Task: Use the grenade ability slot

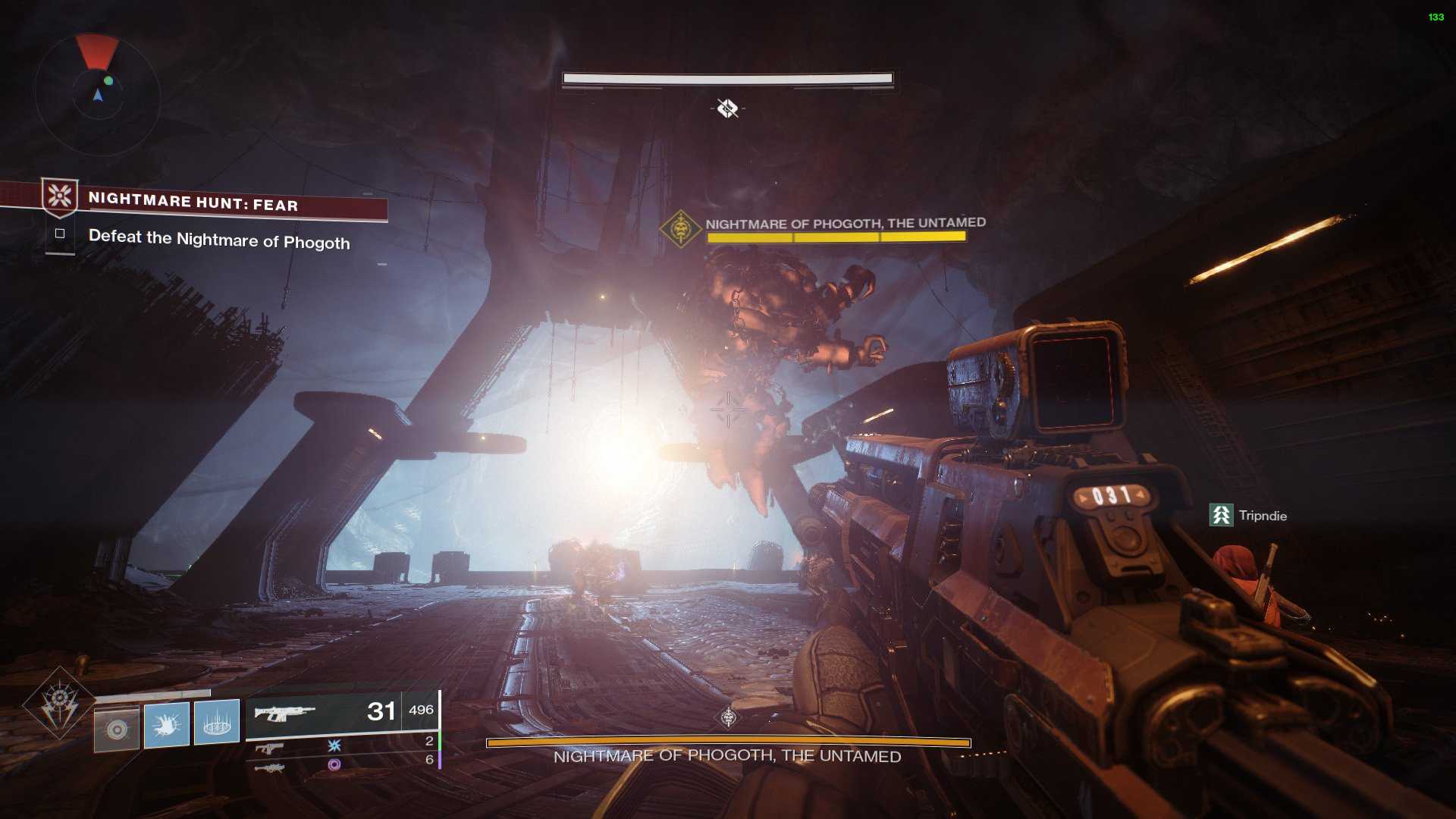Action: pyautogui.click(x=117, y=729)
